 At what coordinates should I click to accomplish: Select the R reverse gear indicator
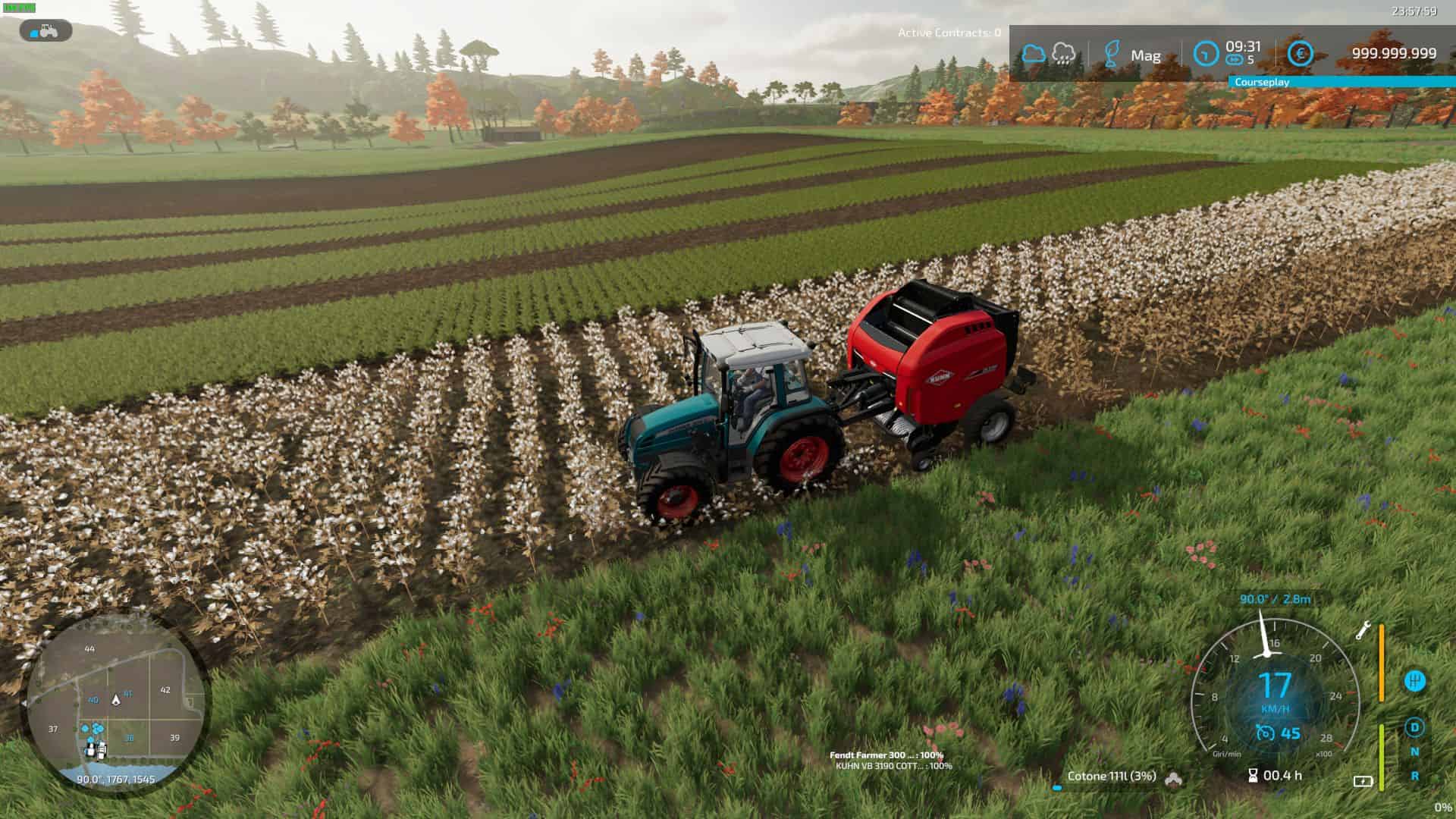coord(1414,776)
